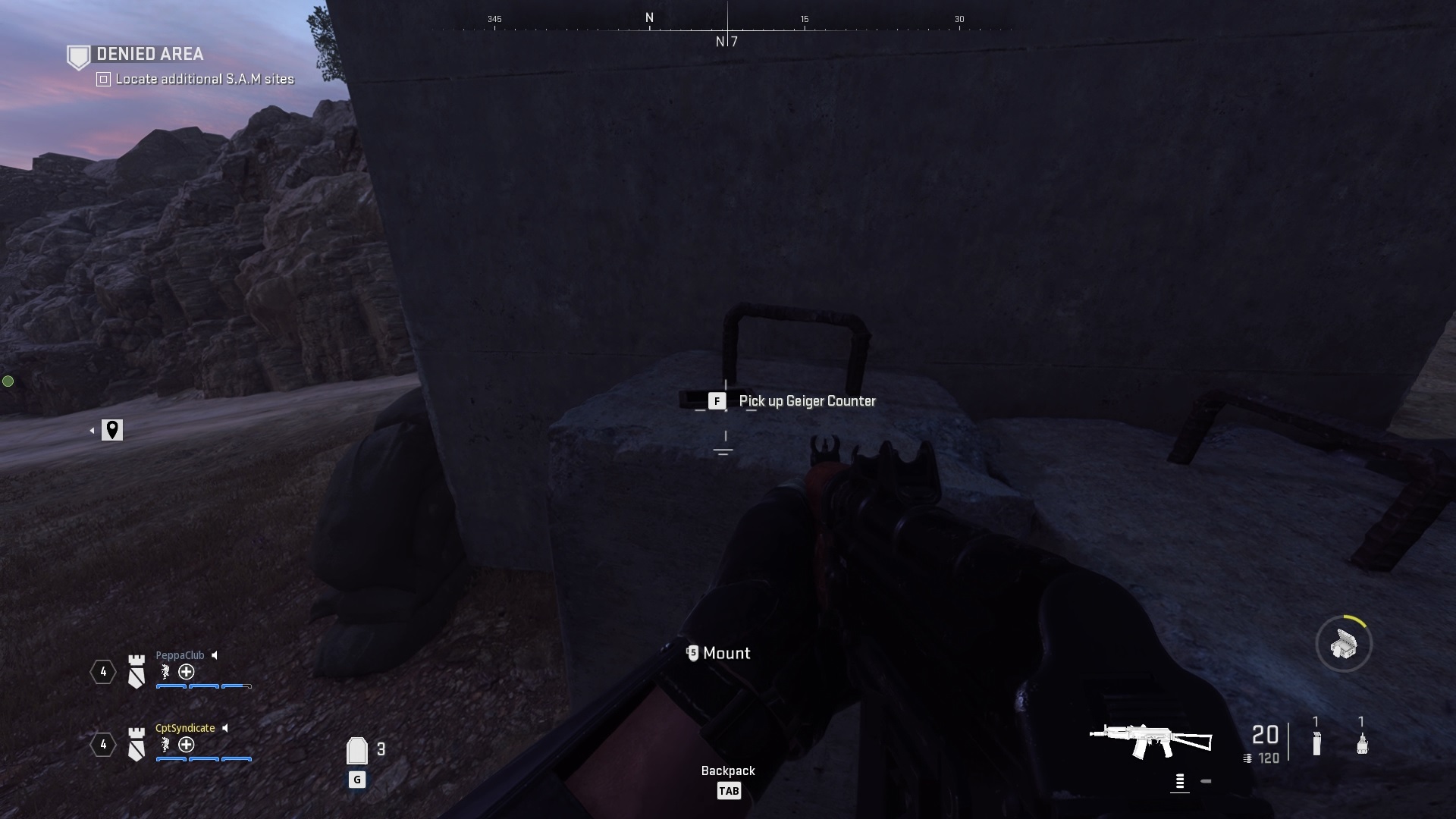Image resolution: width=1456 pixels, height=819 pixels.
Task: Click the F prompt to pick up Geiger Counter
Action: [x=717, y=401]
